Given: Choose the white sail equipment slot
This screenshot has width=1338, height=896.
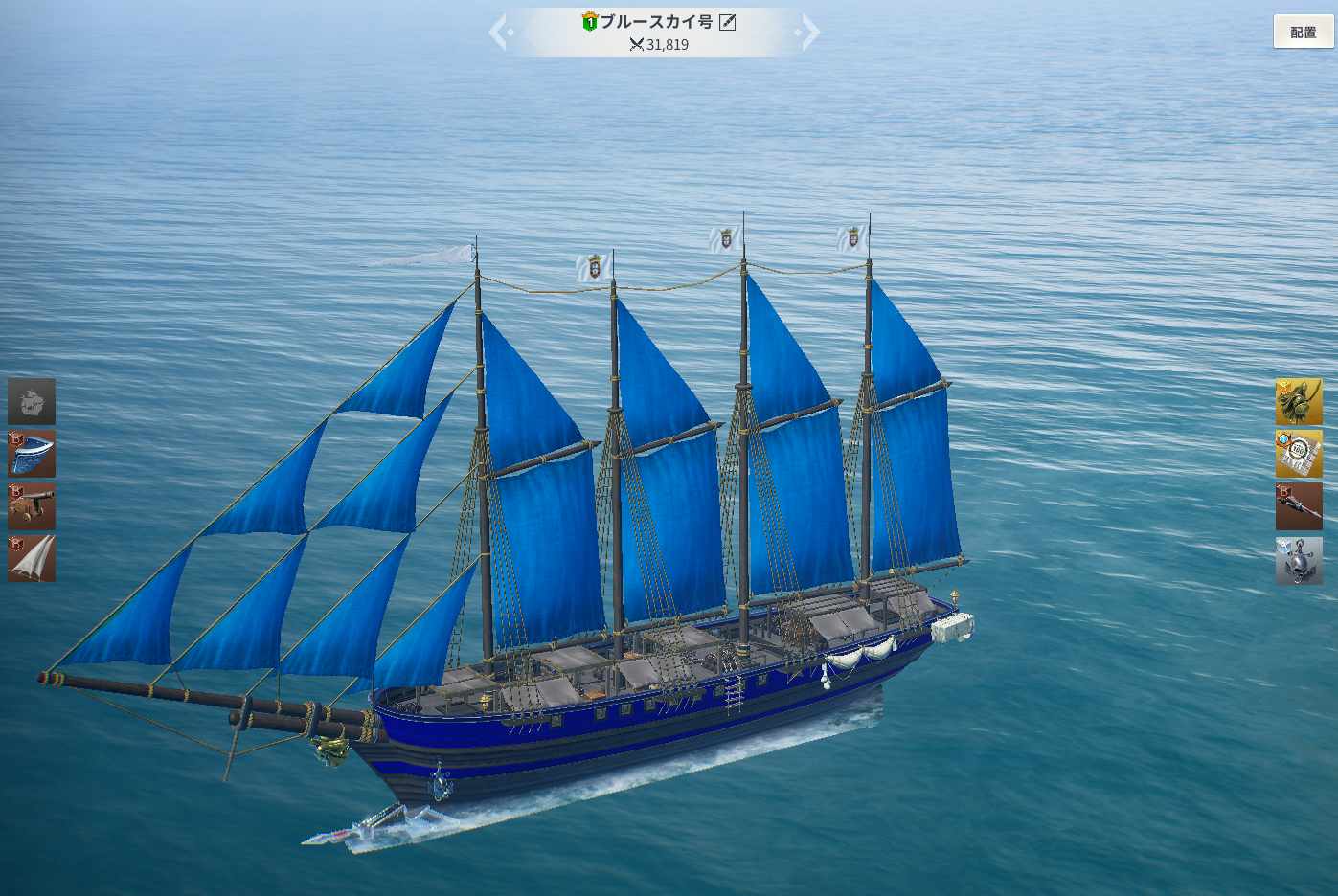Looking at the screenshot, I should click(32, 558).
